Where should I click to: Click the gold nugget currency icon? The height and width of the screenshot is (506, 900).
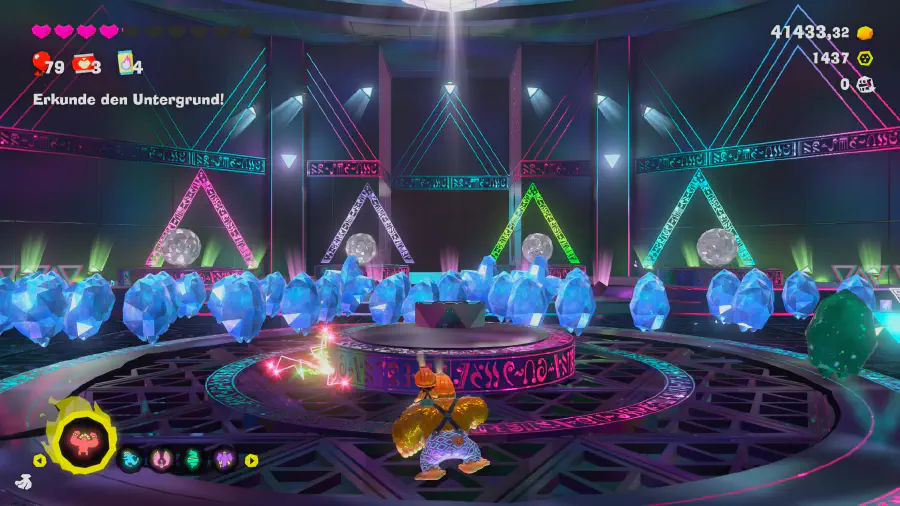[865, 33]
